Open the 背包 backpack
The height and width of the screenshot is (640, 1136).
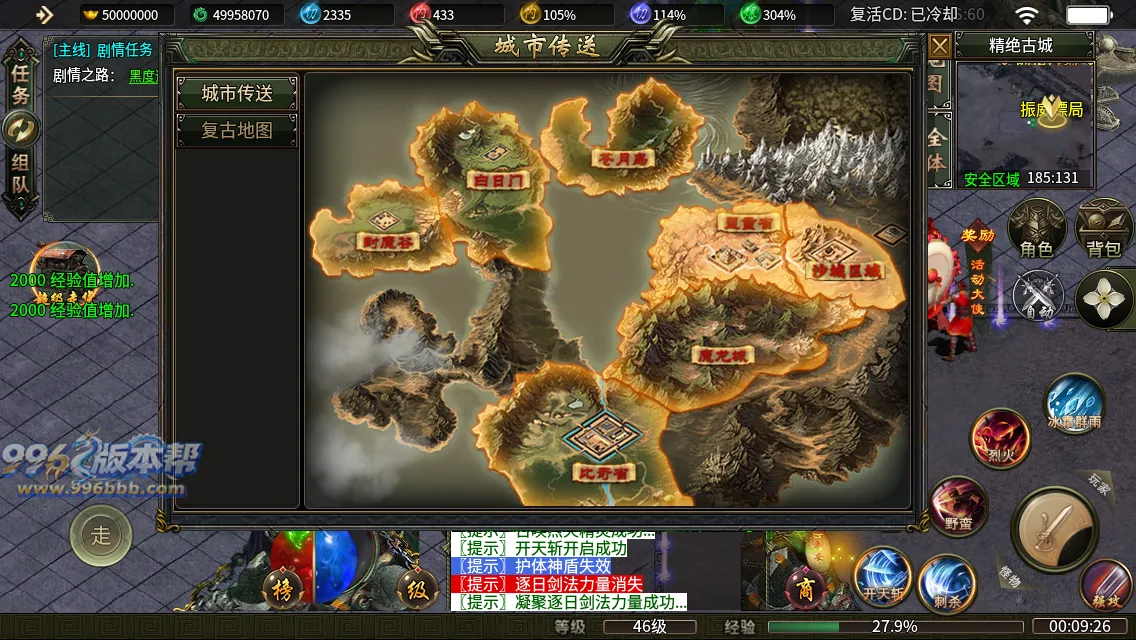coord(1104,228)
